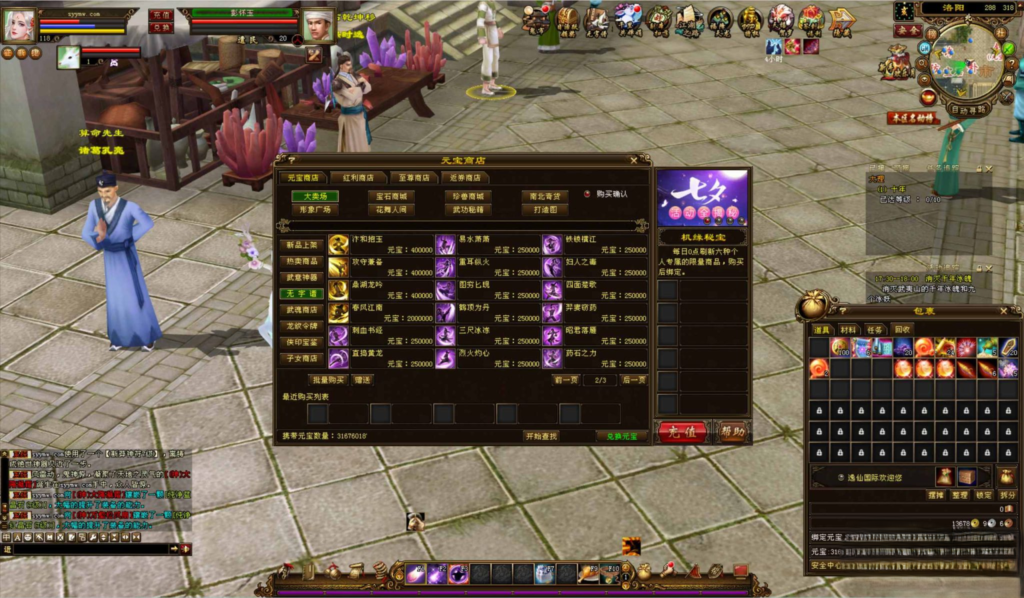Screen dimensions: 1024x598
Task: Switch to the 材料 inventory tab
Action: tap(848, 329)
